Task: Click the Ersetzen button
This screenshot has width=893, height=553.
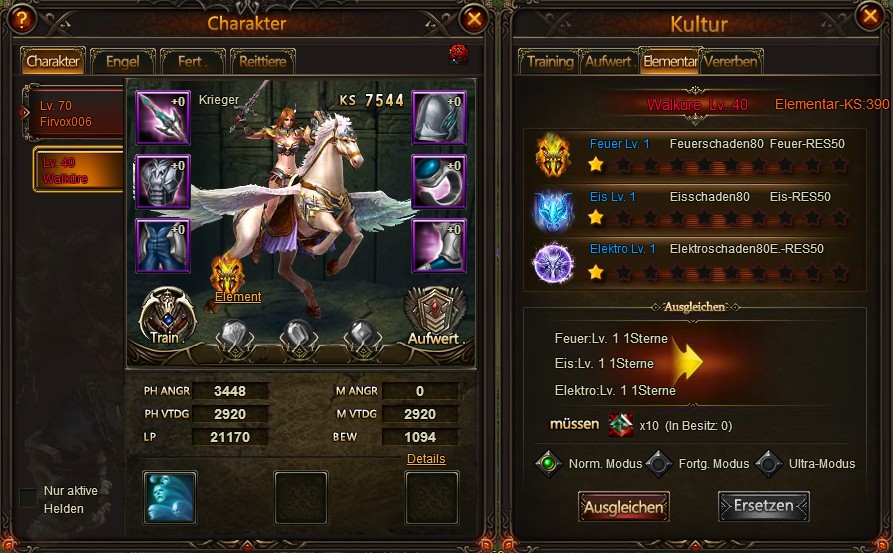Action: 763,507
